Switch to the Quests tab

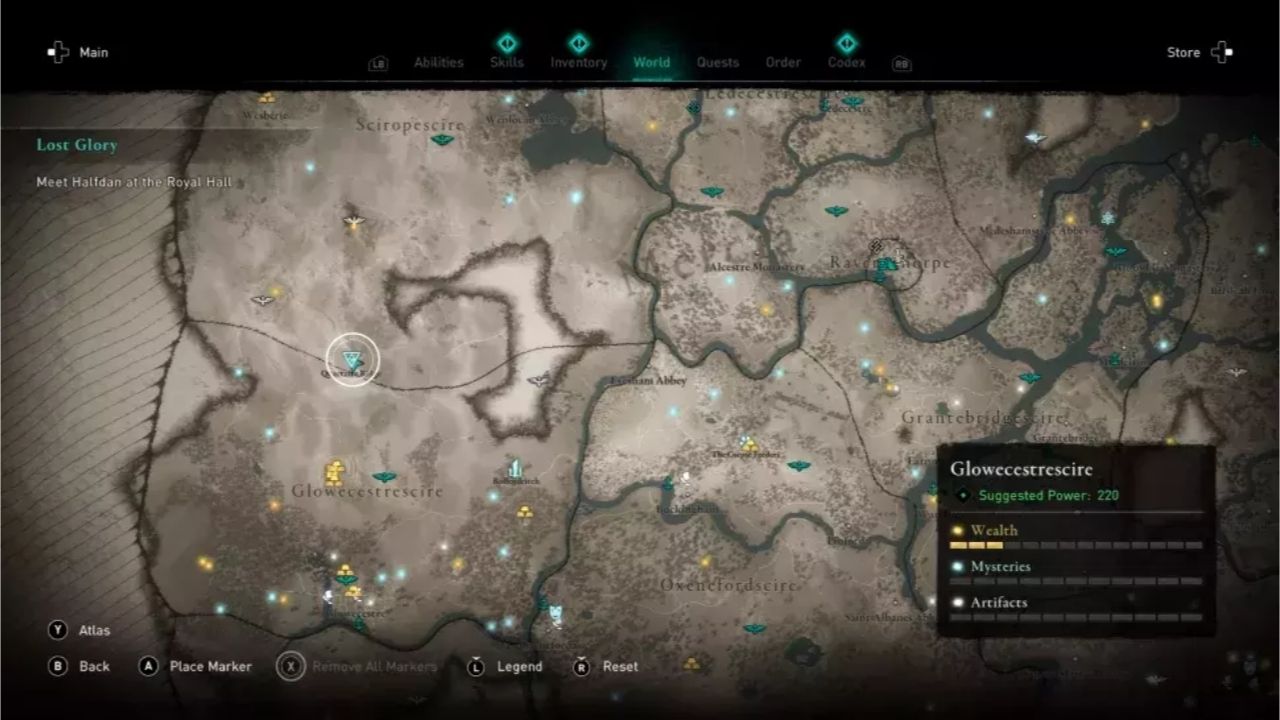(718, 61)
